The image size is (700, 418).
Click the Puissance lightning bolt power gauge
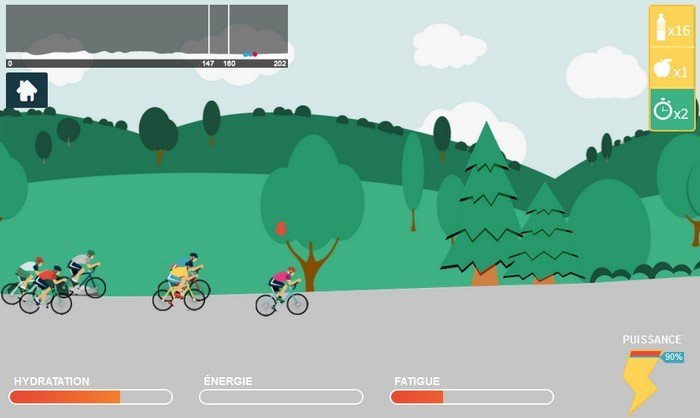tap(640, 380)
